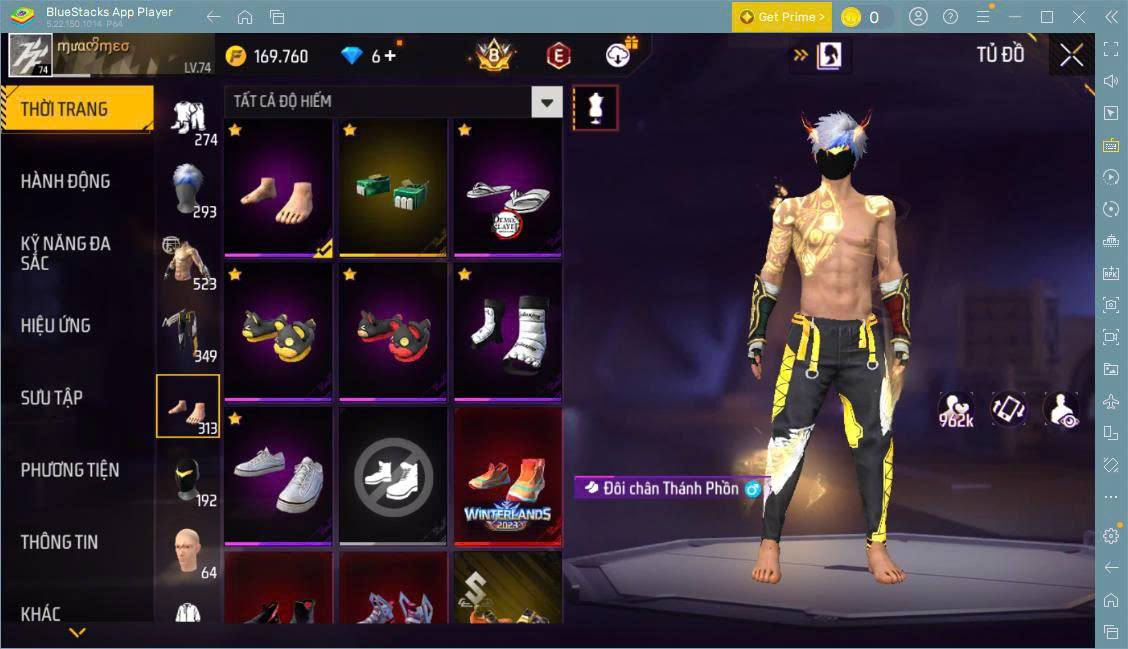Choose the red-and-black animal slippers
Viewport: 1128px width, 649px height.
pos(393,331)
